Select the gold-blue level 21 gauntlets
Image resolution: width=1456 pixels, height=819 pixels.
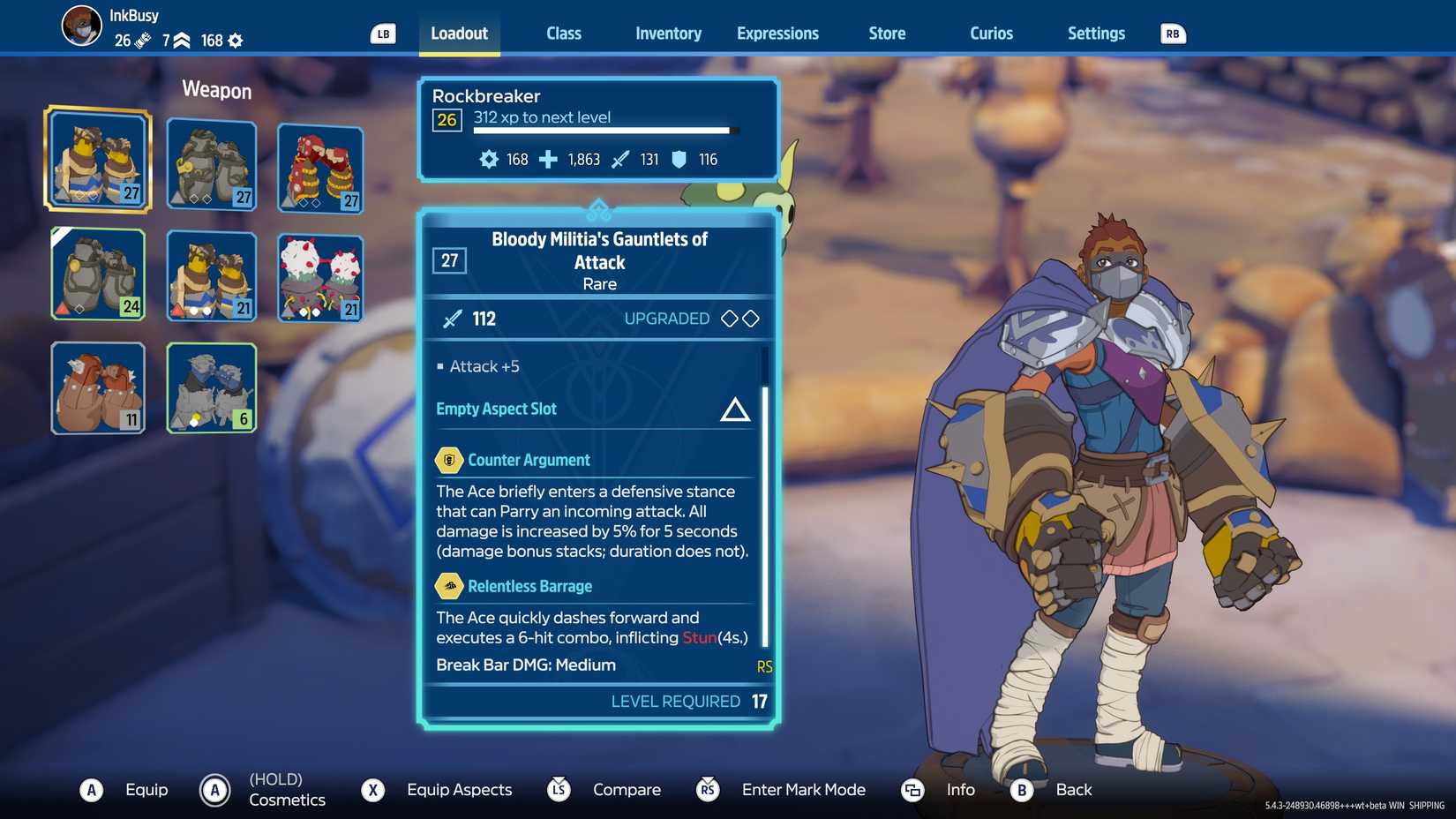pyautogui.click(x=212, y=275)
